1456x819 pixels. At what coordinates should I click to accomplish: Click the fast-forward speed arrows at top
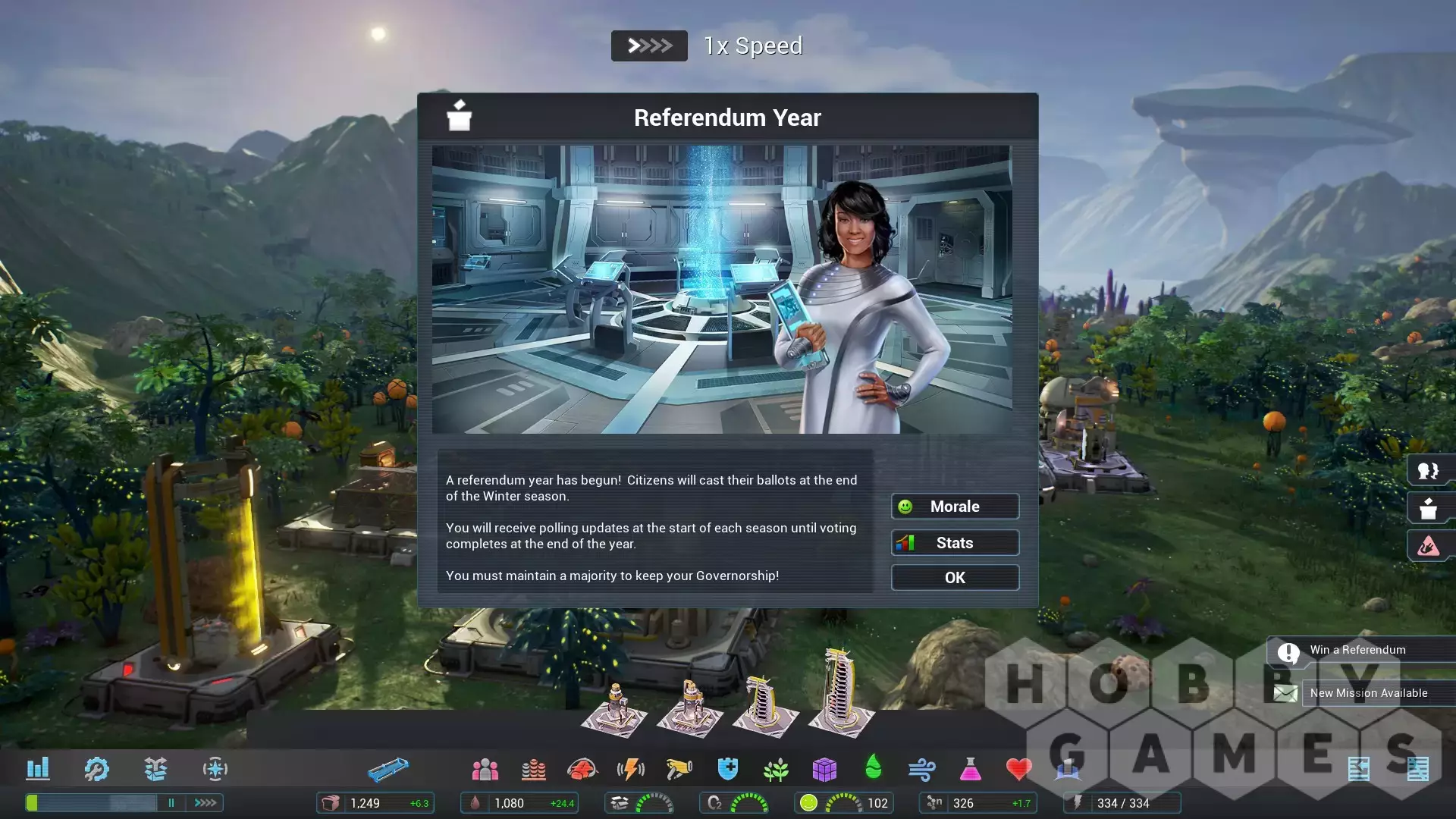point(649,46)
